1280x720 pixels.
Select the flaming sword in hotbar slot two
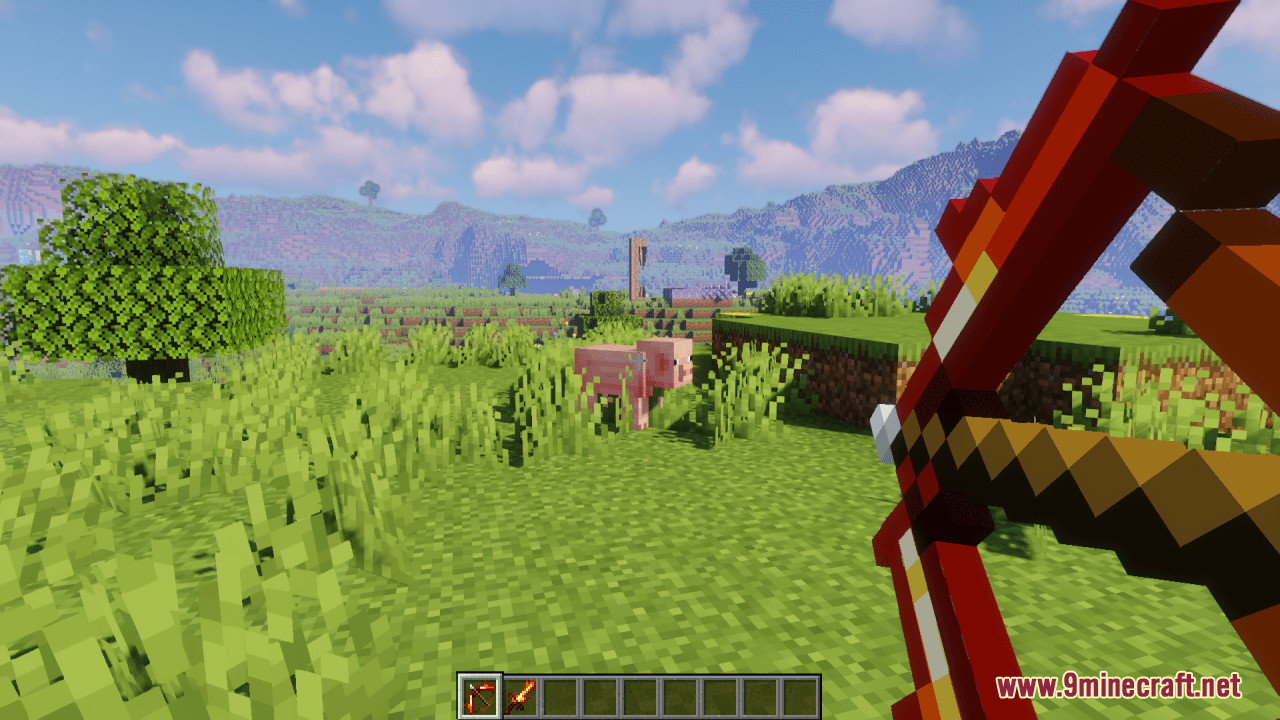520,694
